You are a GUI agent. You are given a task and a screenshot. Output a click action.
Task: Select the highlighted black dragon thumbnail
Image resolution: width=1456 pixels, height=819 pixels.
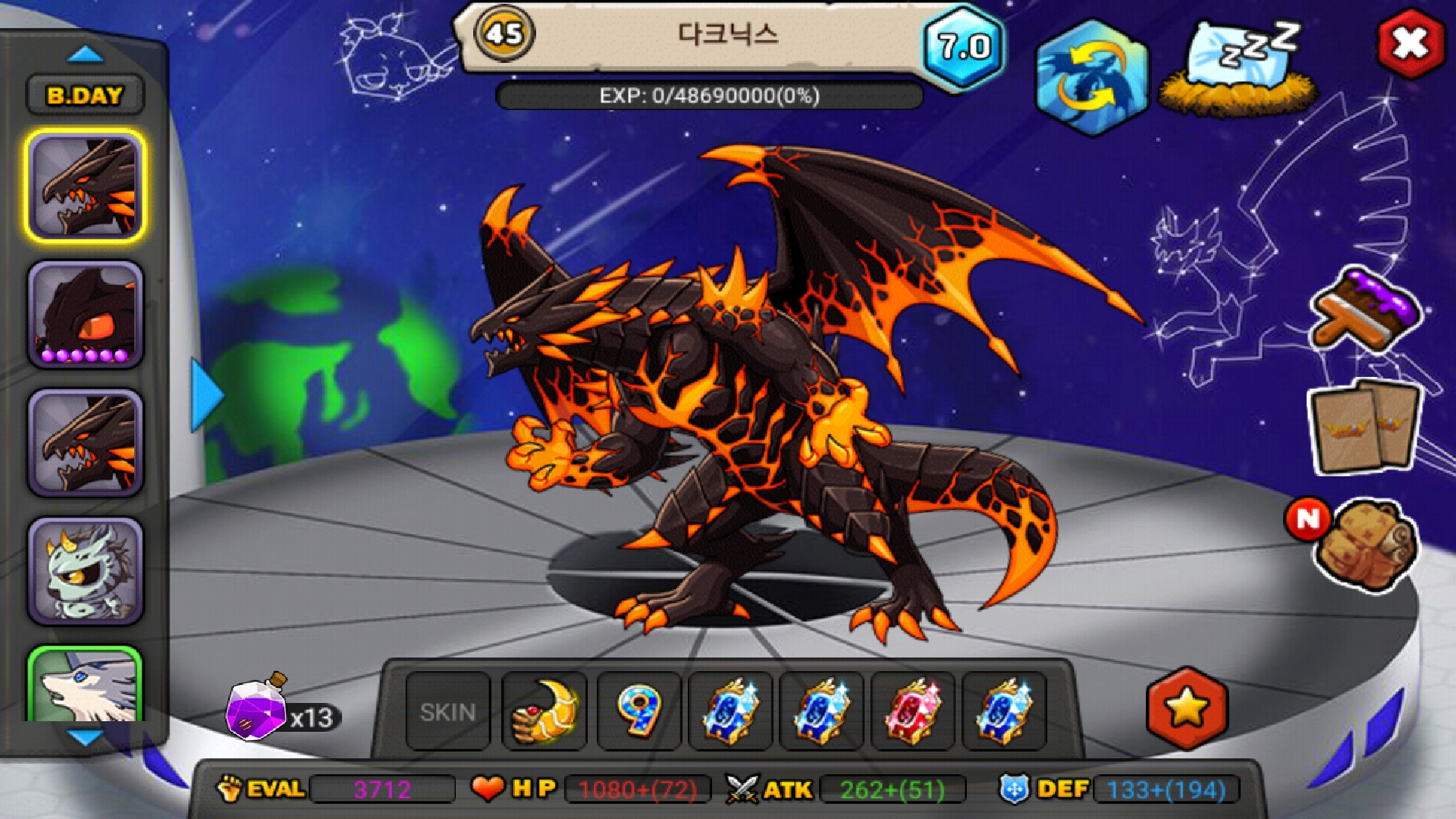[86, 186]
